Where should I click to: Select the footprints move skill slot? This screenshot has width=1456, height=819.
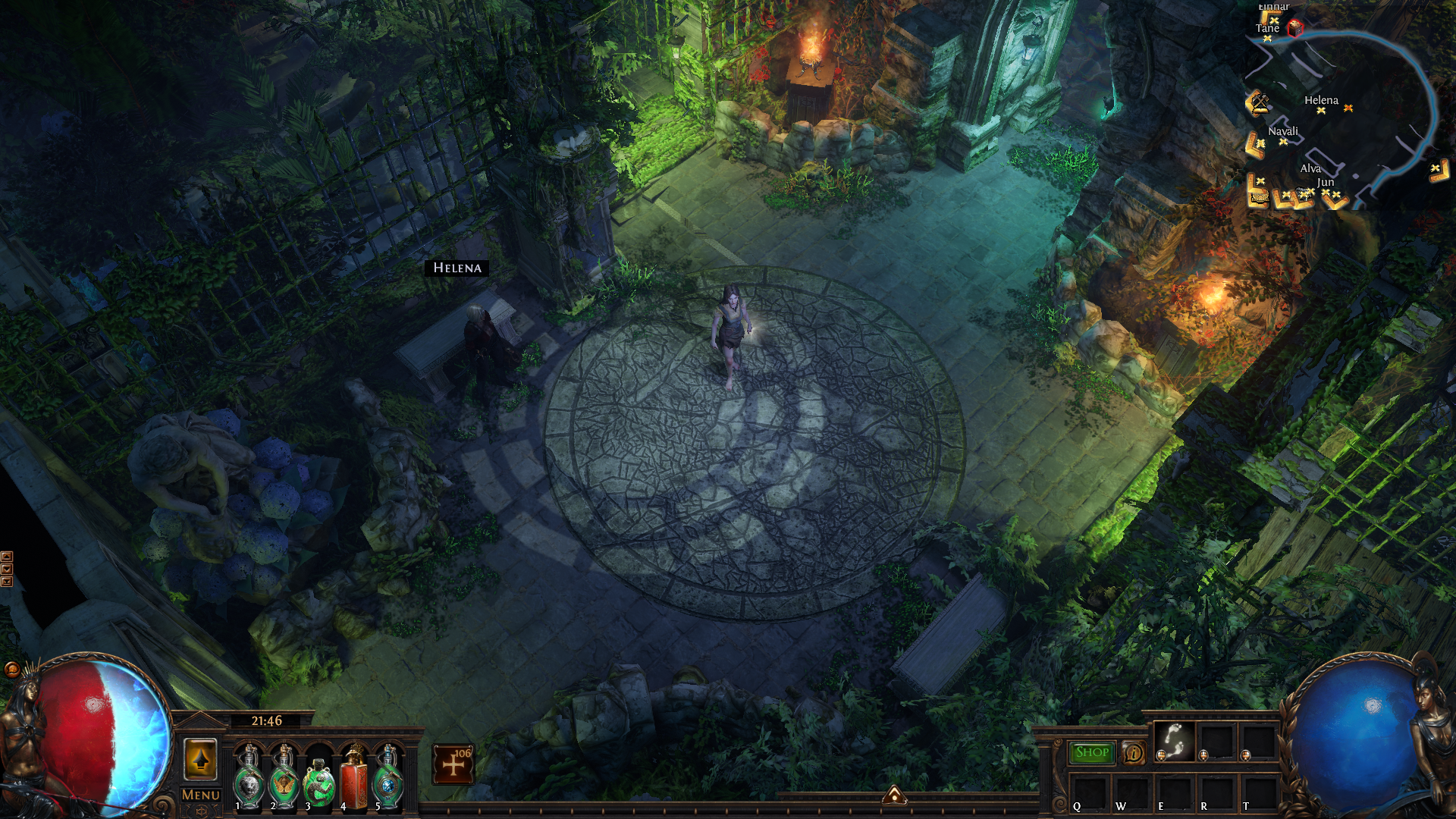[x=1174, y=740]
